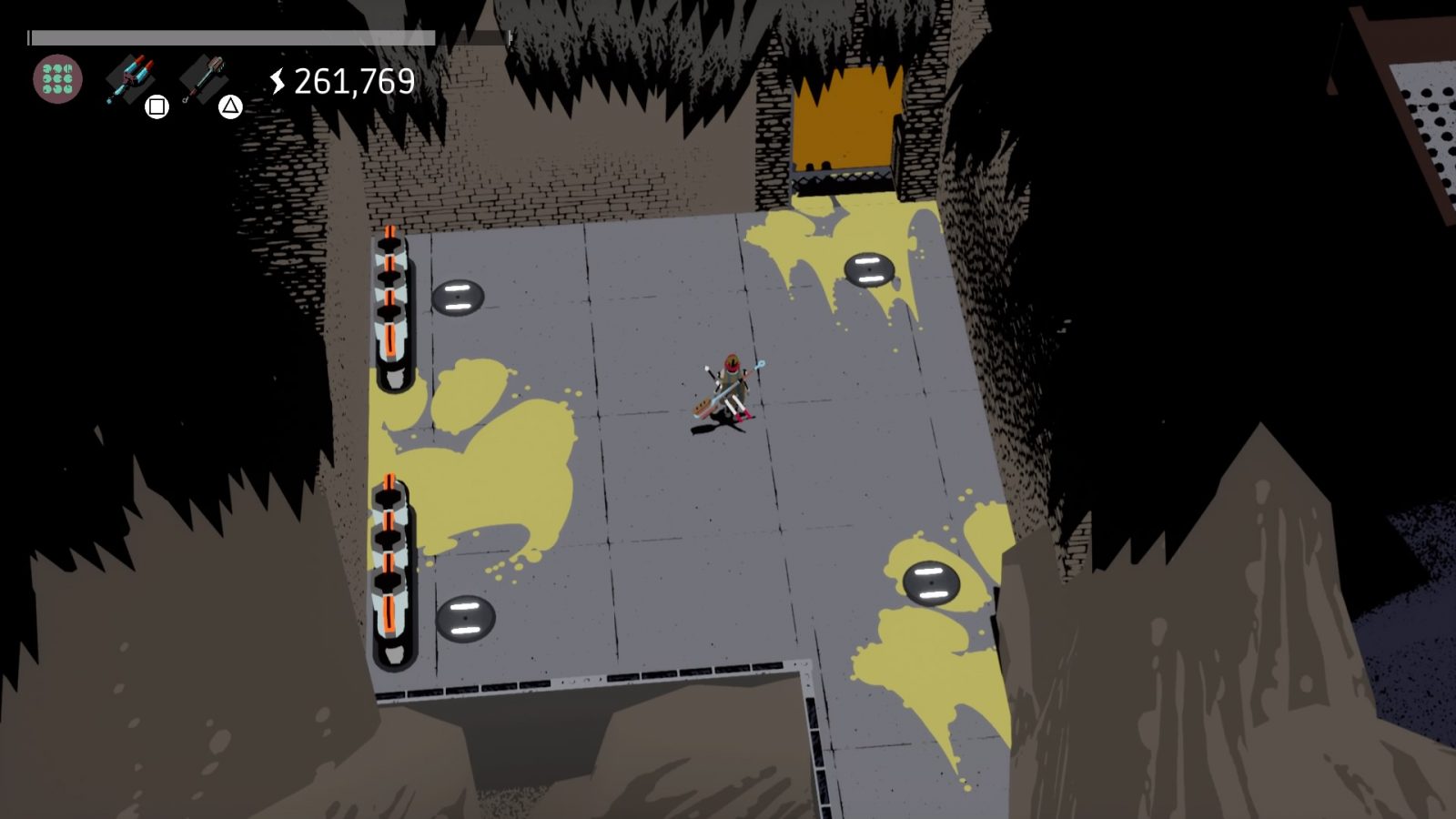Click the Triangle button prompt icon

tap(230, 106)
